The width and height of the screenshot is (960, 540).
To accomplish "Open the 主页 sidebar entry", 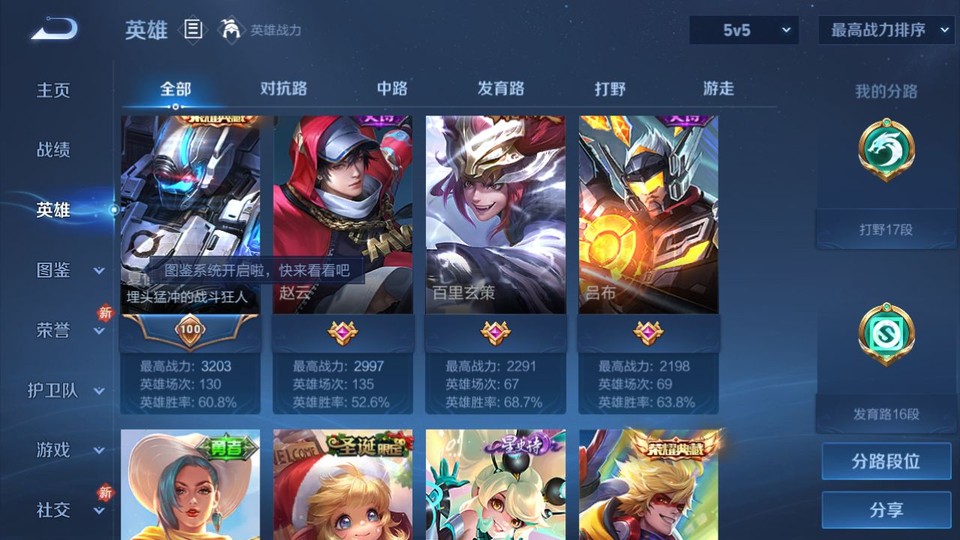I will pyautogui.click(x=54, y=90).
